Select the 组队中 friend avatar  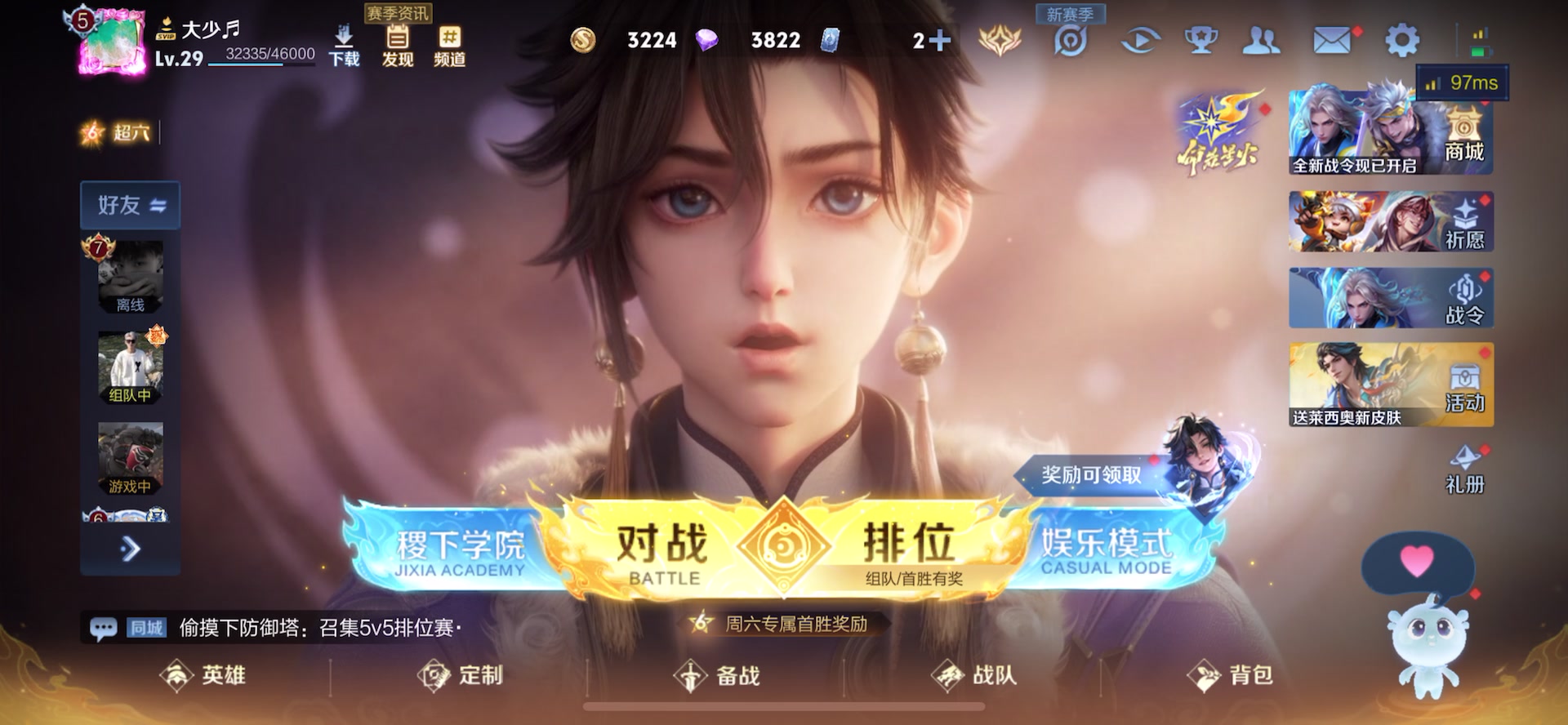(x=131, y=367)
